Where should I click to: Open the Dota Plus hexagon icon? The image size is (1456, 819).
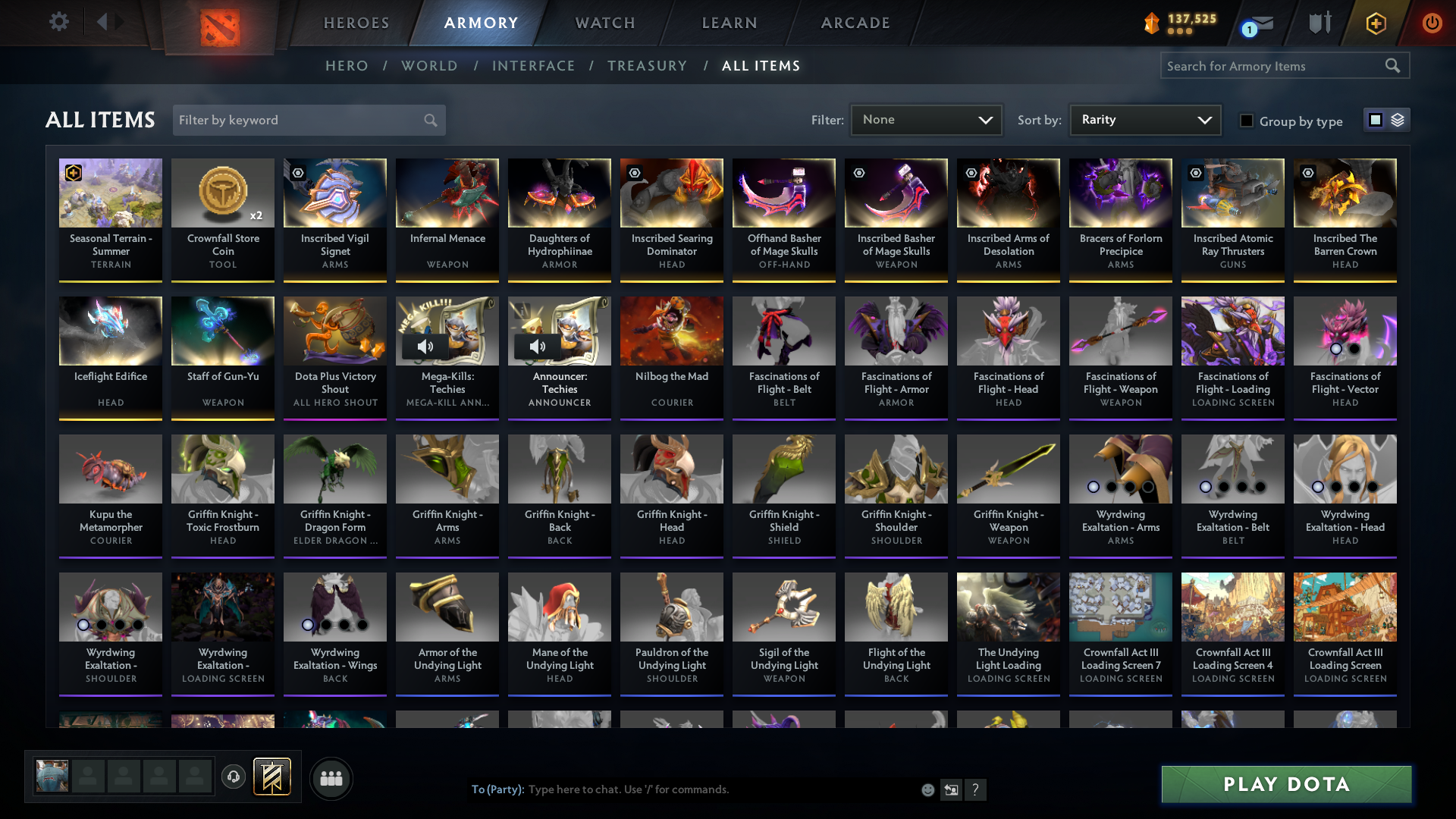pyautogui.click(x=1376, y=23)
